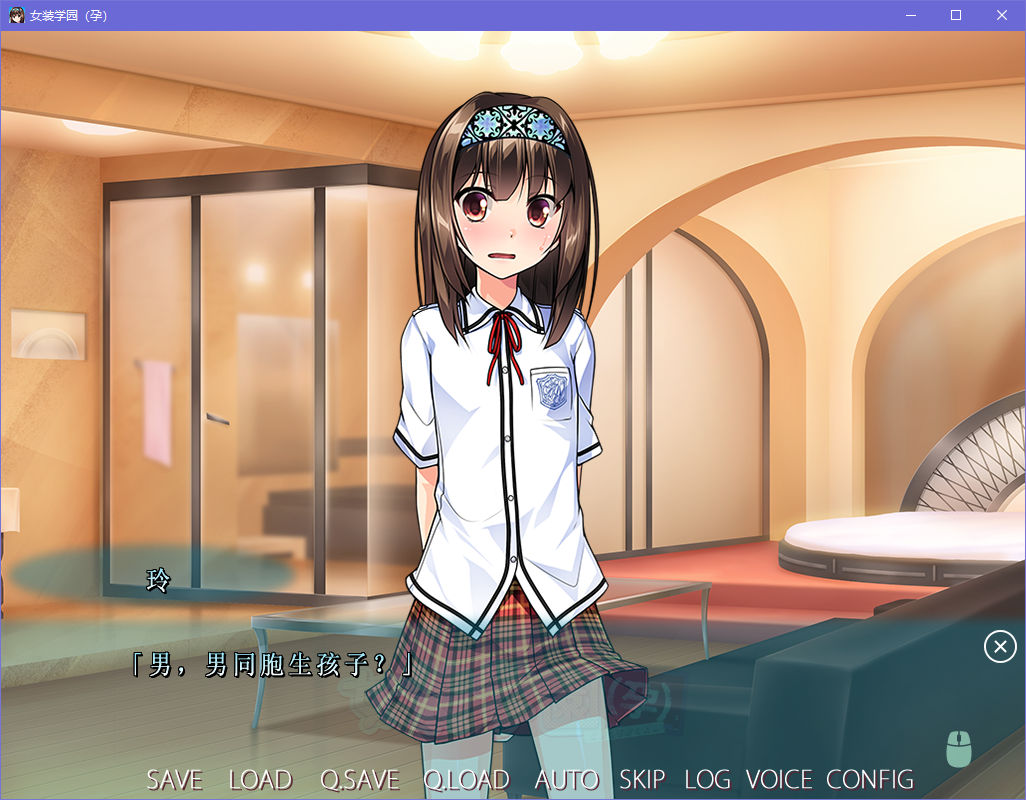Click the mouse icon to advance text

(958, 749)
